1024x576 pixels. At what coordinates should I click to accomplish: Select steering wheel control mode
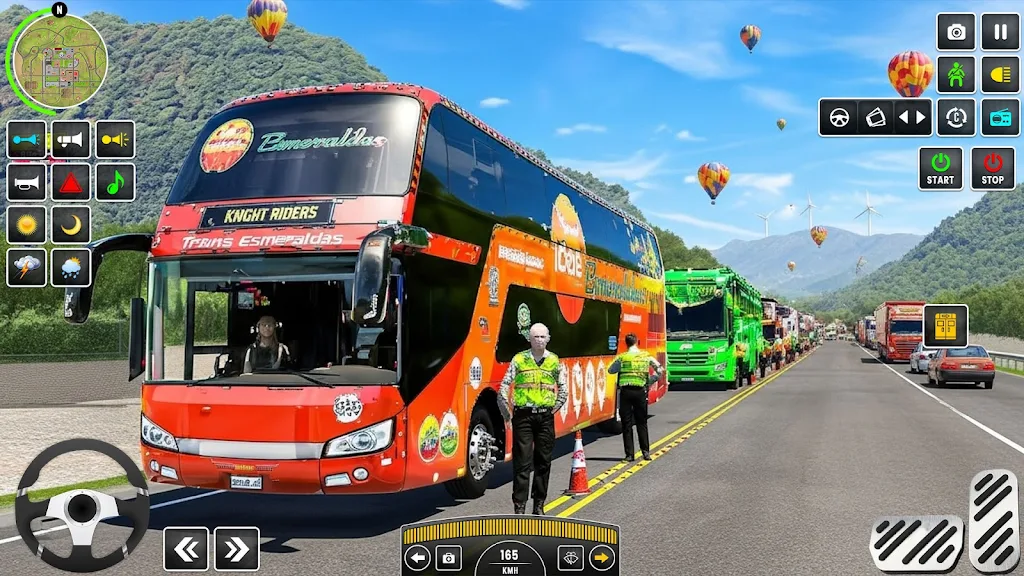click(840, 117)
